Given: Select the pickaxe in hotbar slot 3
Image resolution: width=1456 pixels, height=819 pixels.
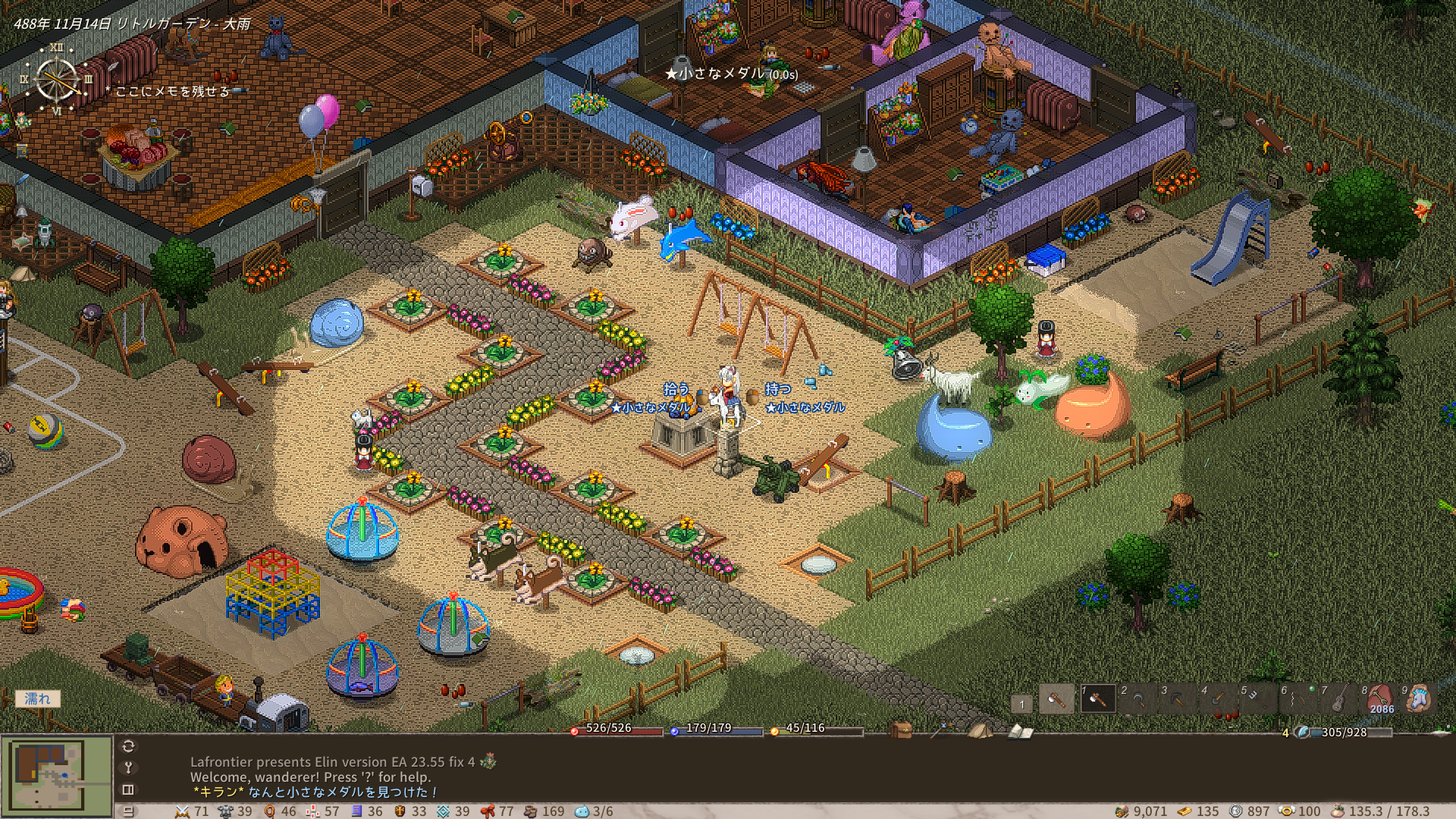Looking at the screenshot, I should point(1177,699).
